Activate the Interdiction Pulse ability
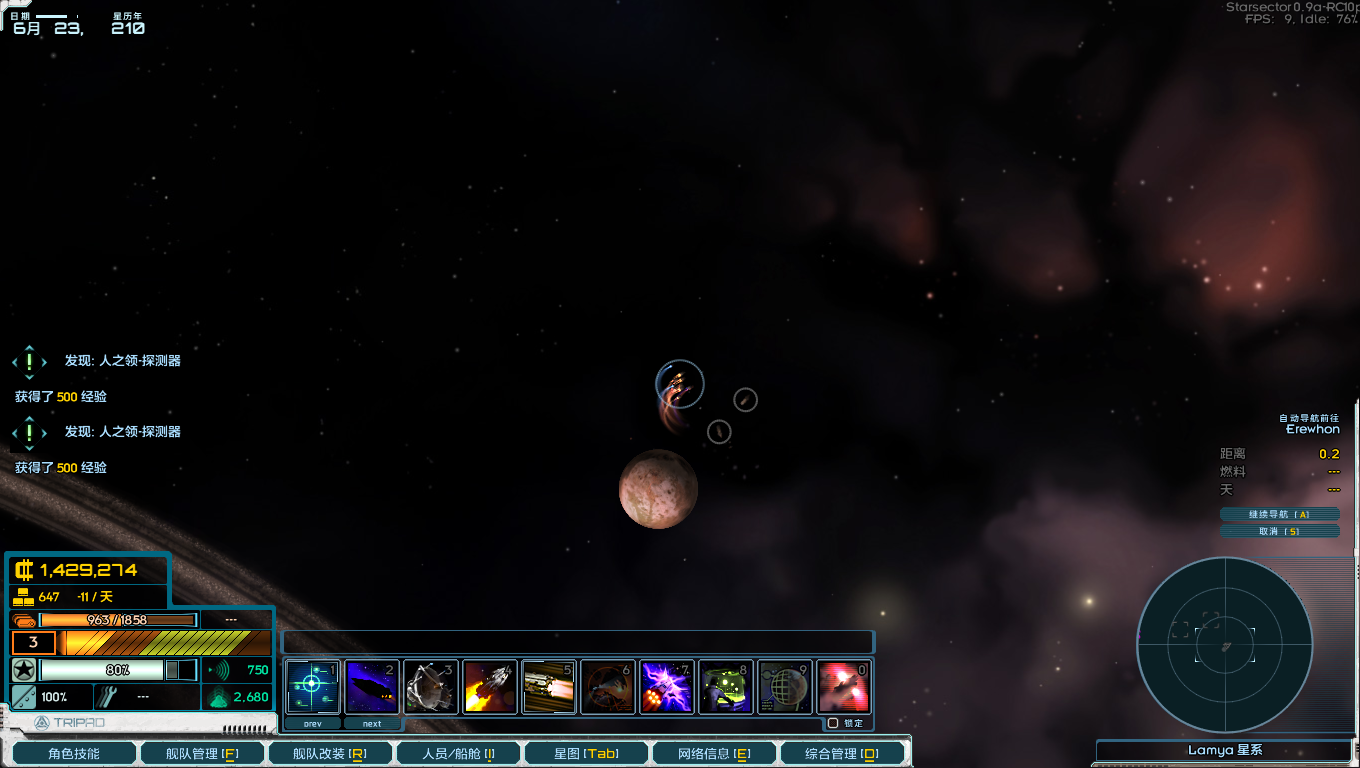This screenshot has height=768, width=1360. (x=608, y=686)
